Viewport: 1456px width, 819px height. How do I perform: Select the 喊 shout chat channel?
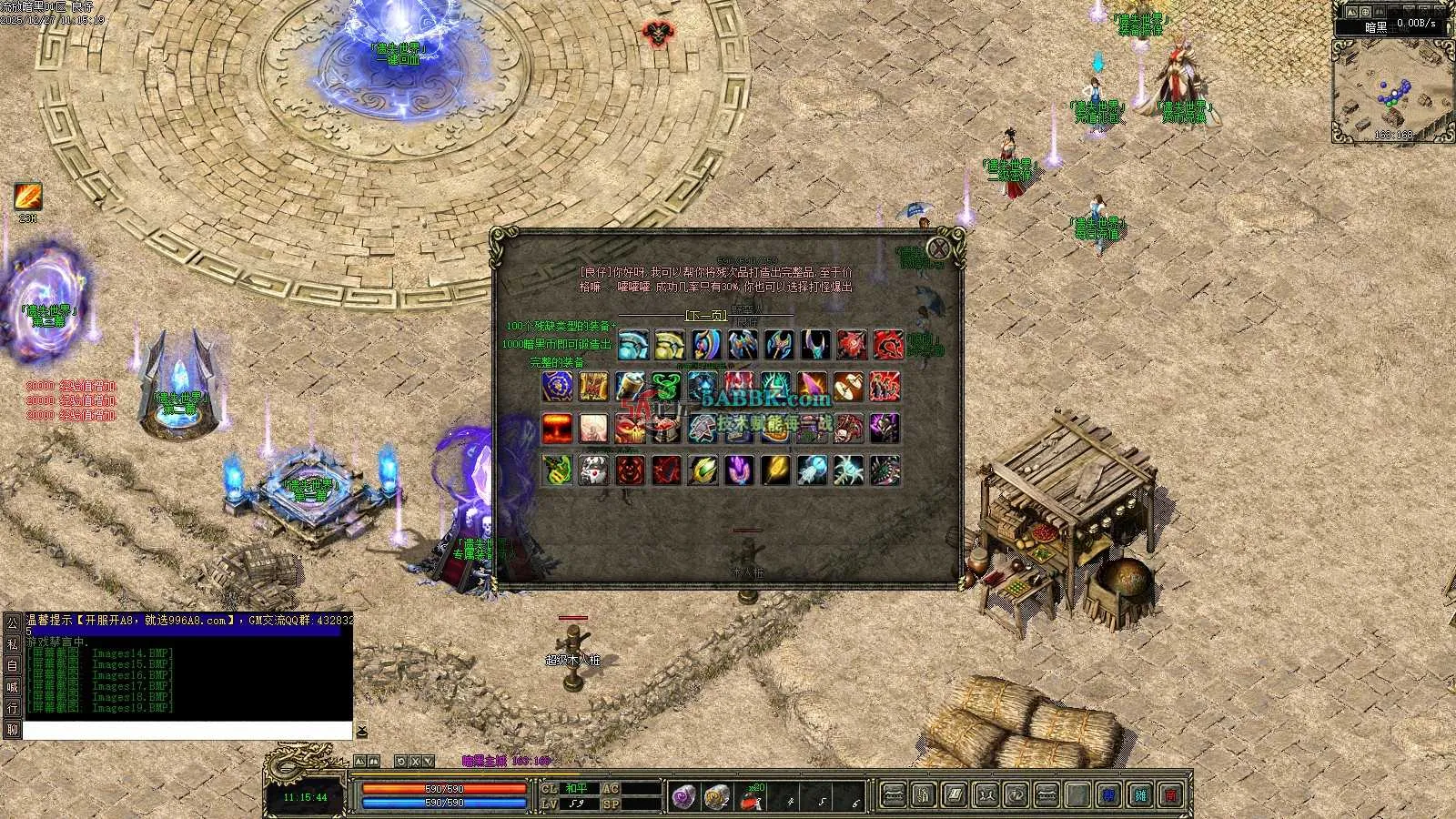[x=13, y=687]
